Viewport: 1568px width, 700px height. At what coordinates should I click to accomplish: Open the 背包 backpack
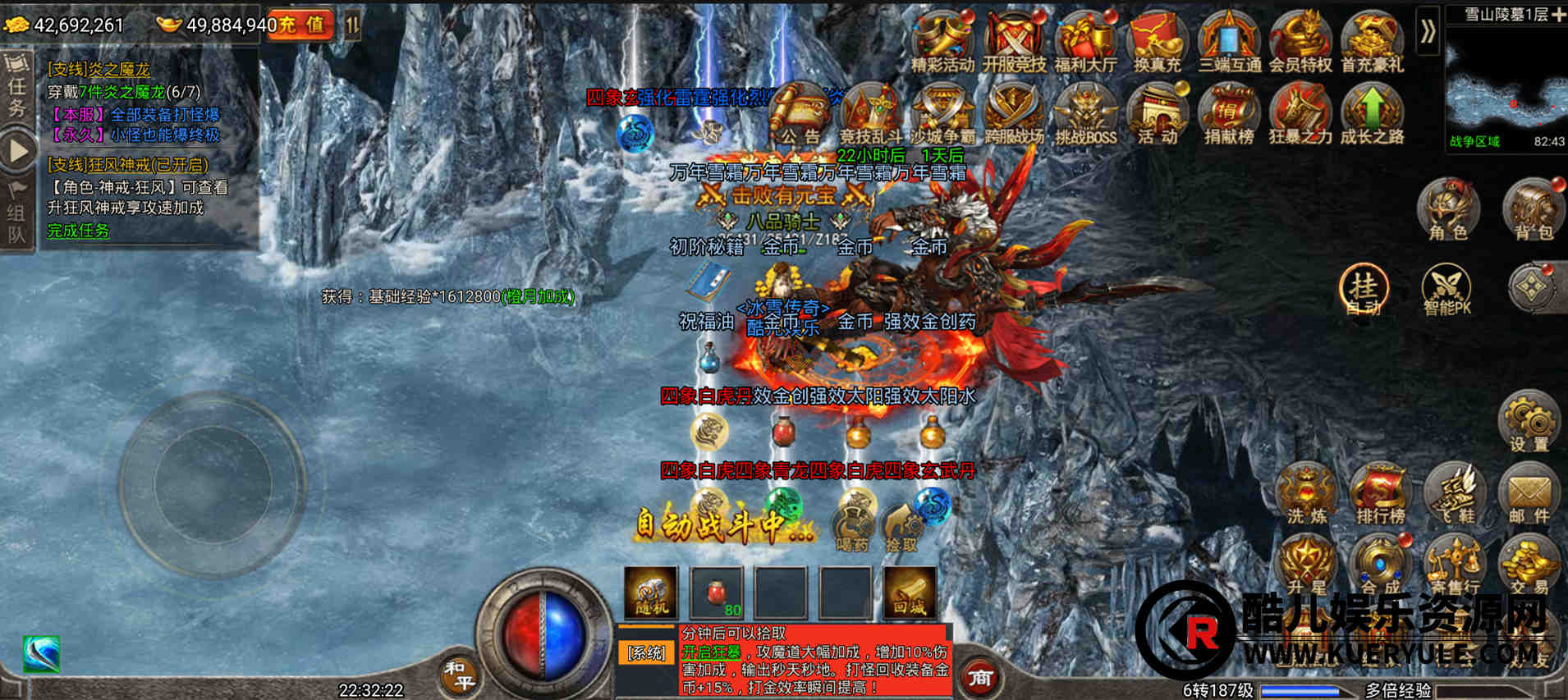tap(1533, 210)
